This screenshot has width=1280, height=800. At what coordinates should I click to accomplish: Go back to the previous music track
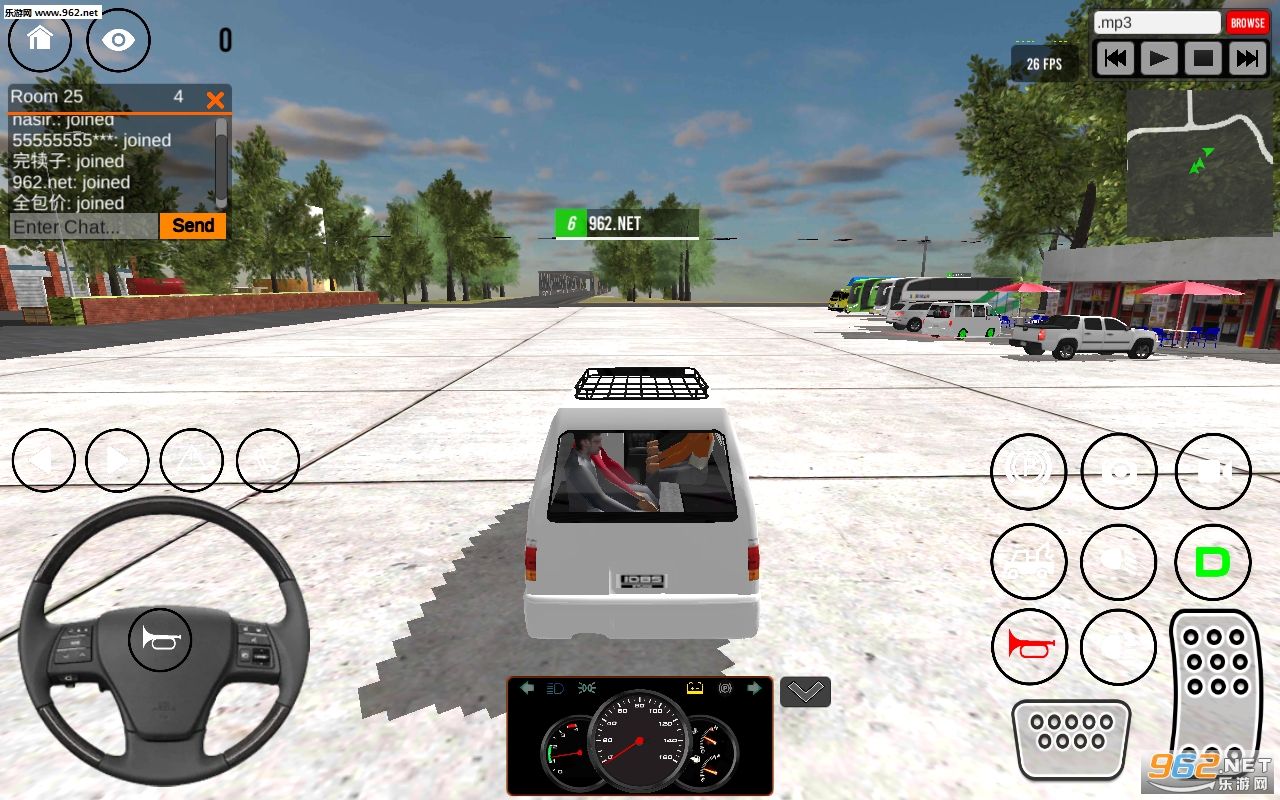click(x=1115, y=59)
